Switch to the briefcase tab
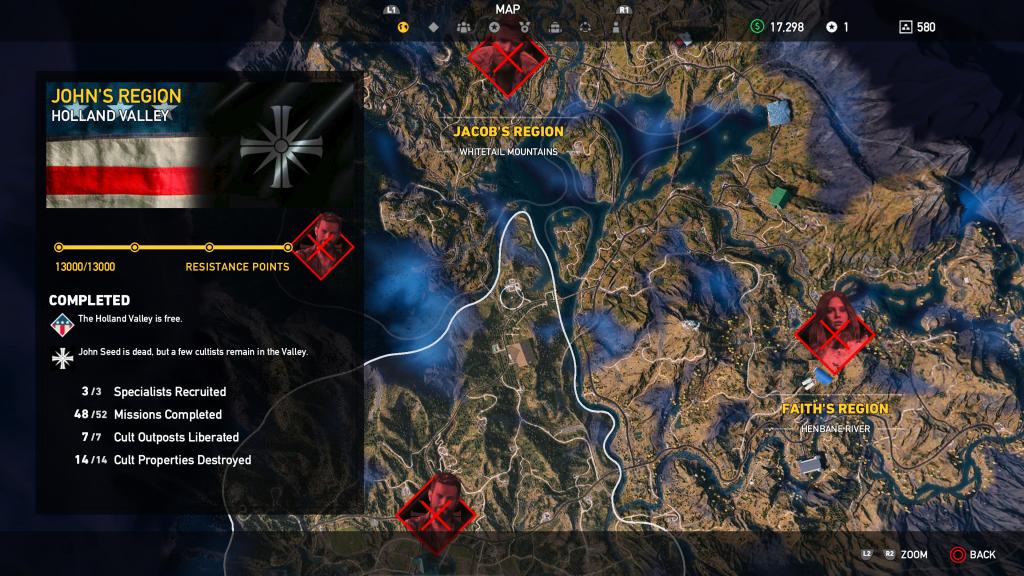The image size is (1024, 576). click(x=554, y=27)
